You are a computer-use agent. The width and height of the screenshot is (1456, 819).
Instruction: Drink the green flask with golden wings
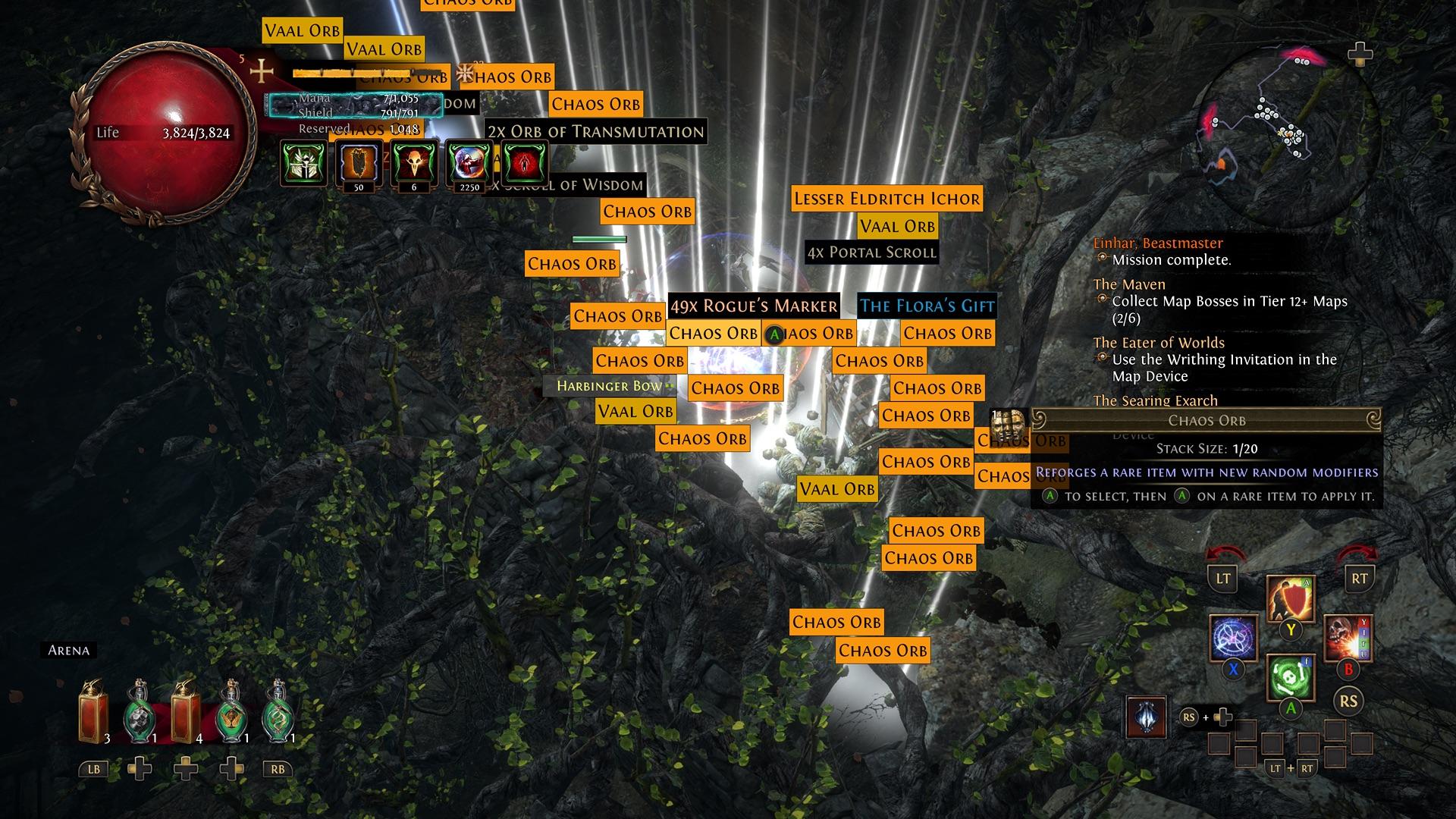232,713
